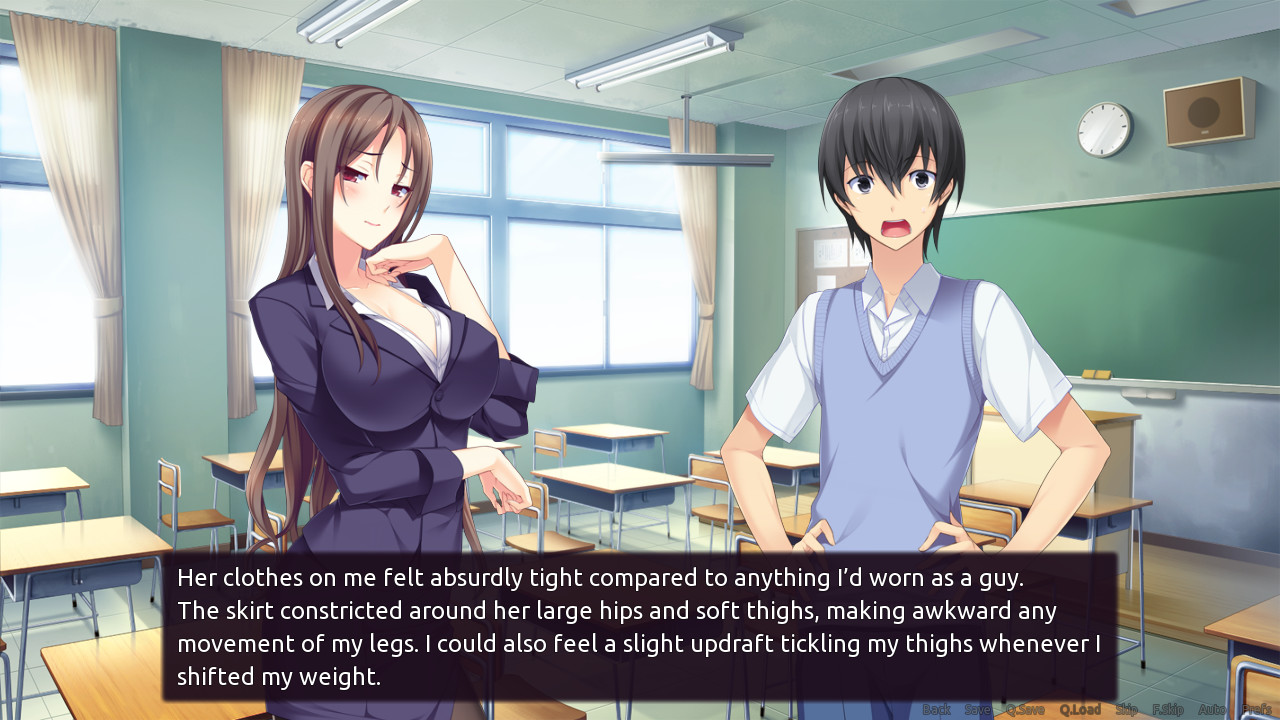Open the "Prefs" preferences screen
Viewport: 1280px width, 720px height.
(x=1257, y=708)
